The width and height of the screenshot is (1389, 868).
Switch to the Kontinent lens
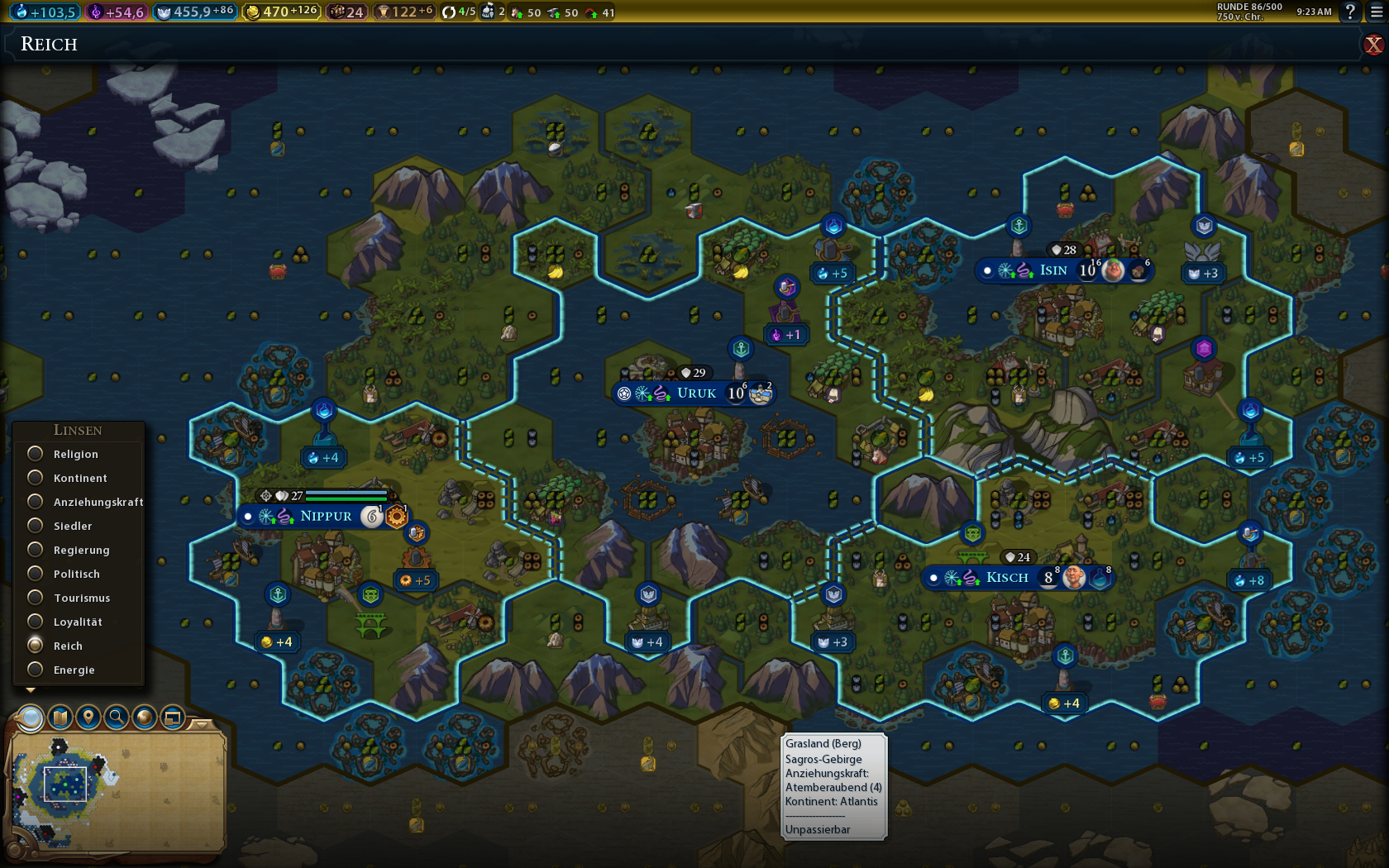click(36, 478)
